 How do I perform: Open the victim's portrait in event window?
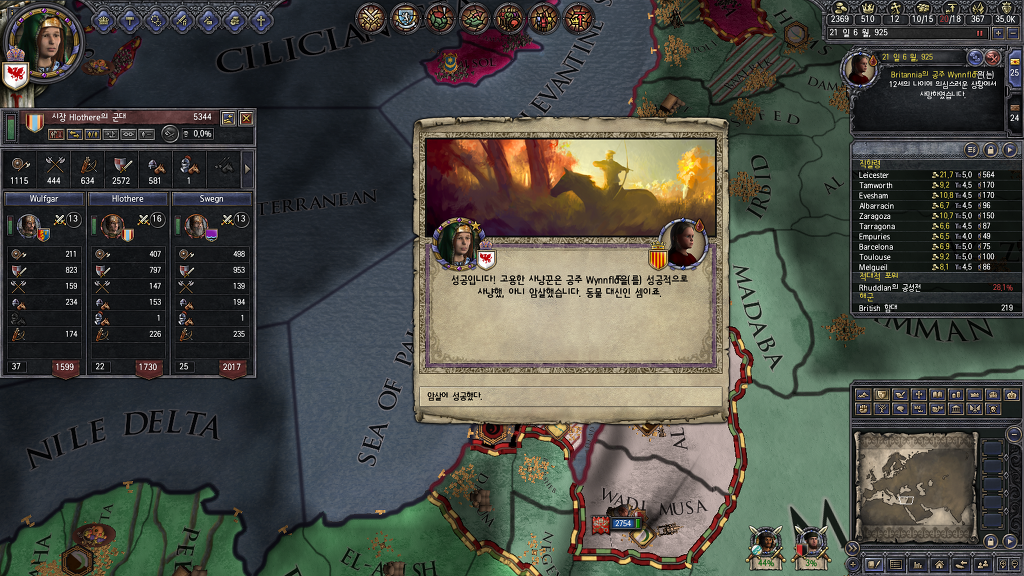[683, 243]
